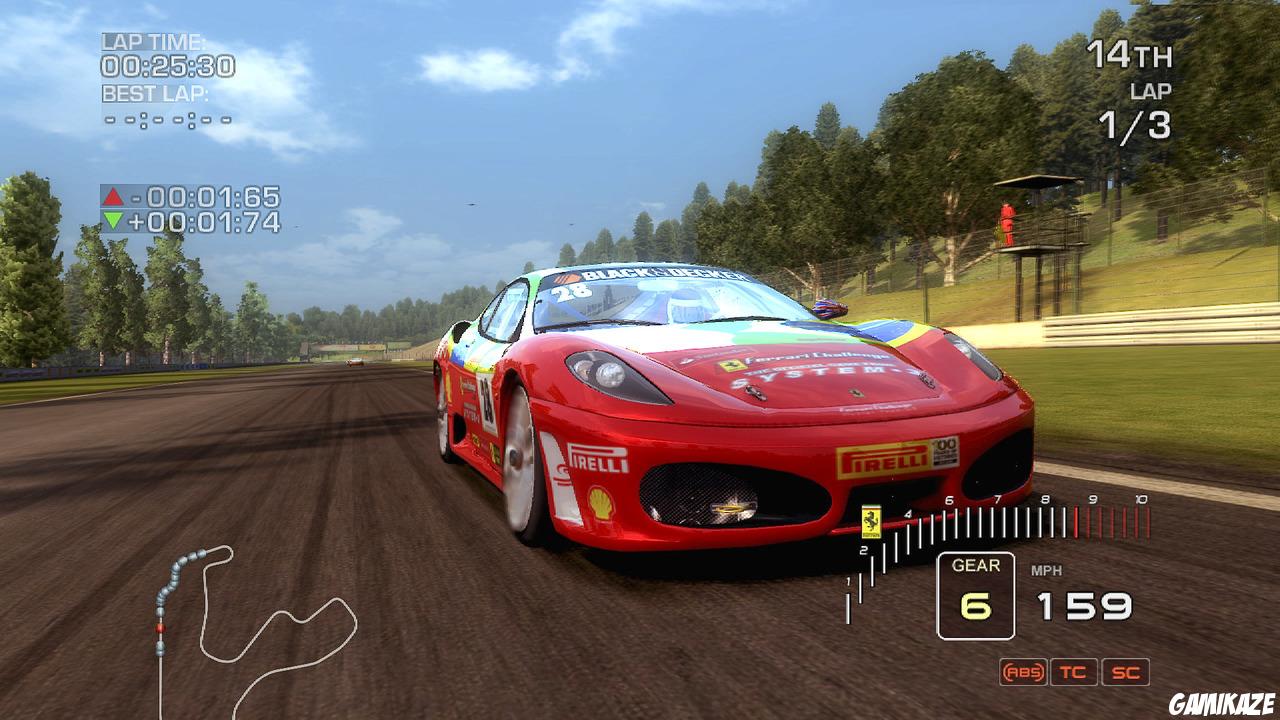Select the GEAR label above the gear number
The width and height of the screenshot is (1280, 720).
[x=975, y=565]
